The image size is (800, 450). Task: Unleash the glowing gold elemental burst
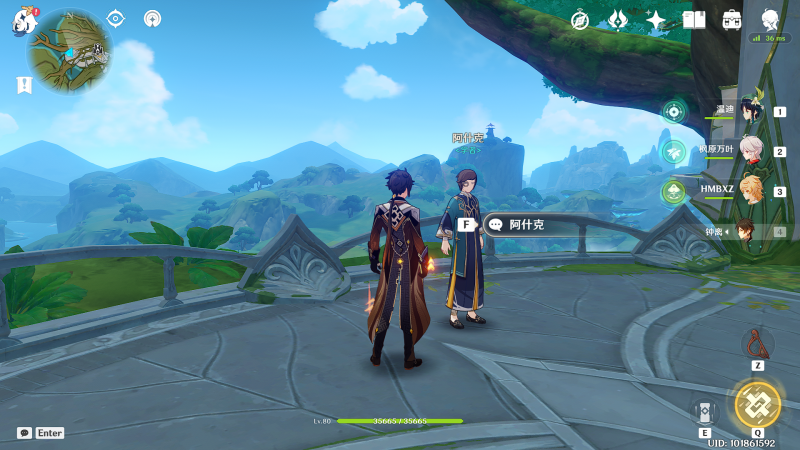(x=757, y=404)
